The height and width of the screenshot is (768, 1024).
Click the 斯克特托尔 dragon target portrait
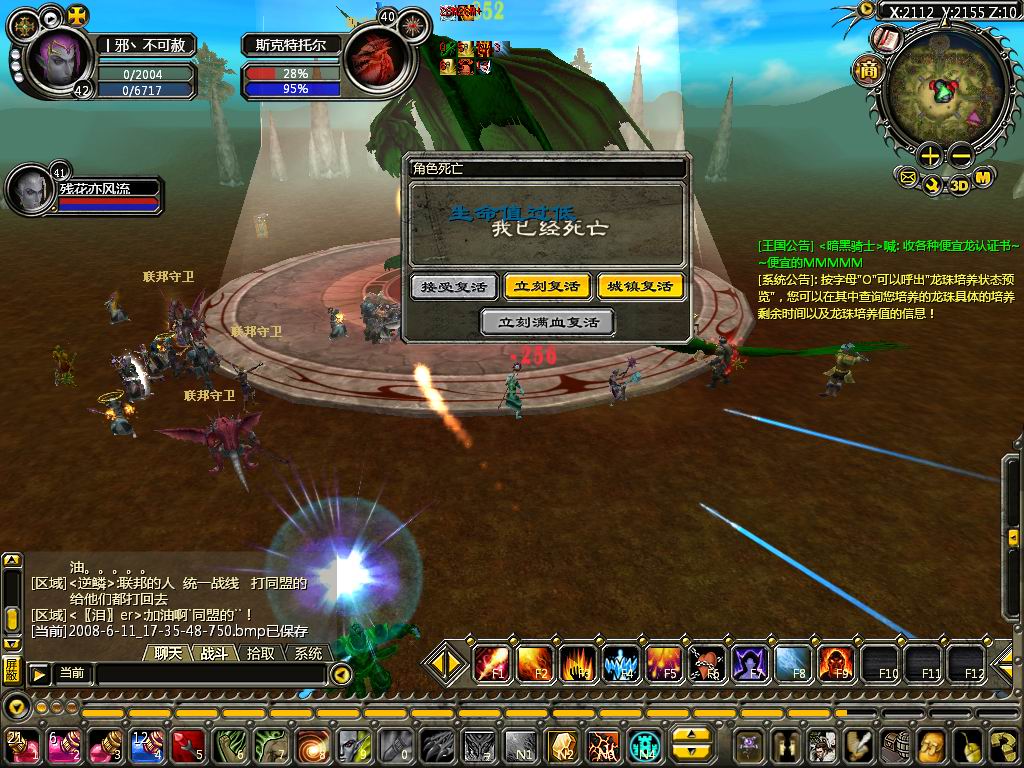(375, 62)
